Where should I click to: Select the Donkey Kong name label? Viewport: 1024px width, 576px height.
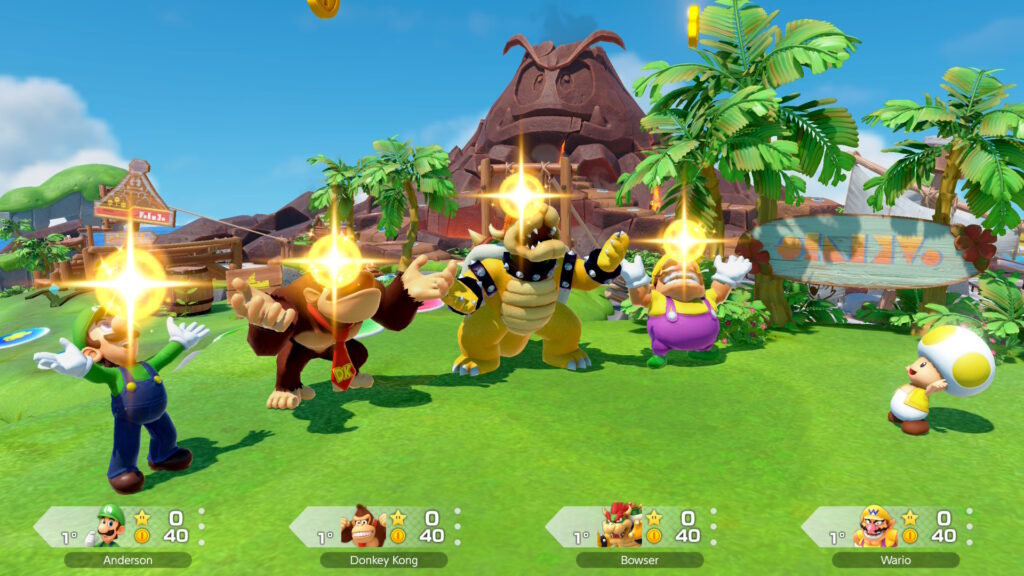384,560
